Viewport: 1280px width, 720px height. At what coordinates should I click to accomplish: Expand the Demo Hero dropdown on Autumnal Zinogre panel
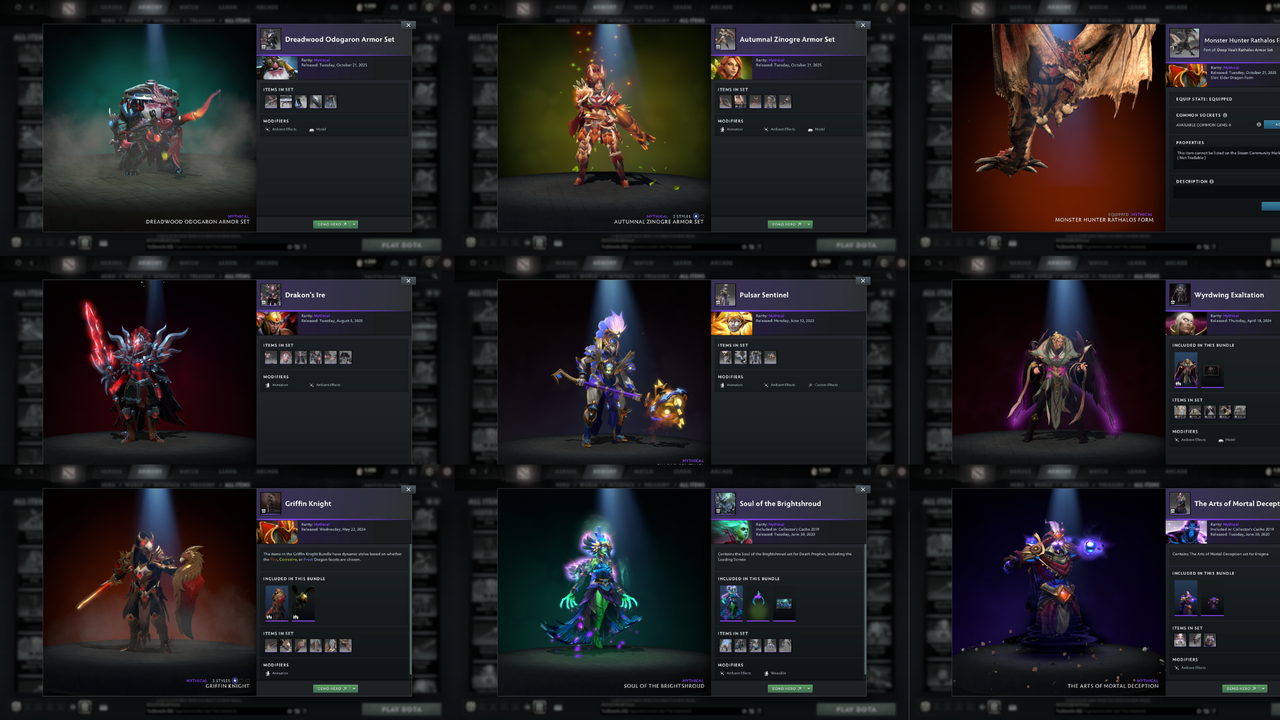[x=808, y=224]
